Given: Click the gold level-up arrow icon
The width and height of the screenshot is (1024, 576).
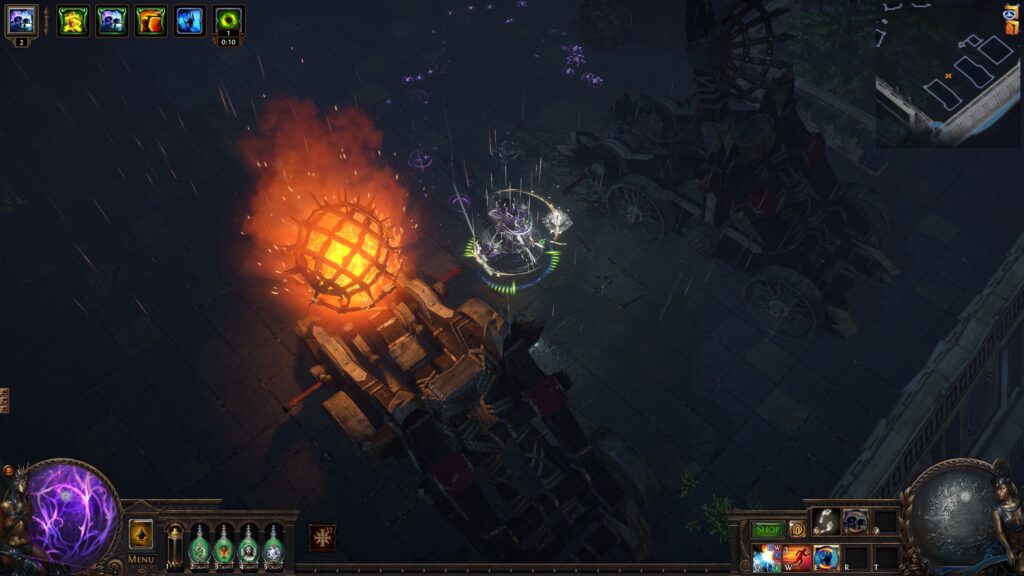Looking at the screenshot, I should click(x=141, y=533).
